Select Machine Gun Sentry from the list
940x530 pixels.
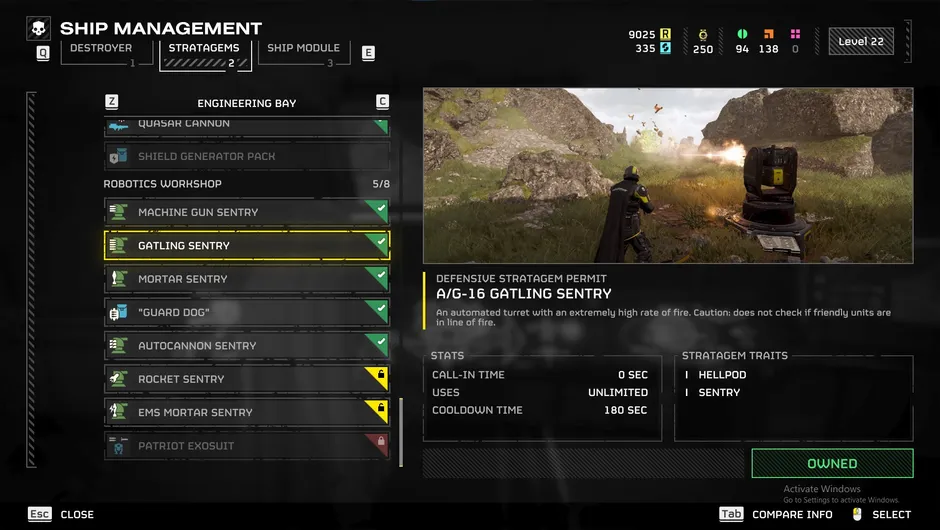246,212
